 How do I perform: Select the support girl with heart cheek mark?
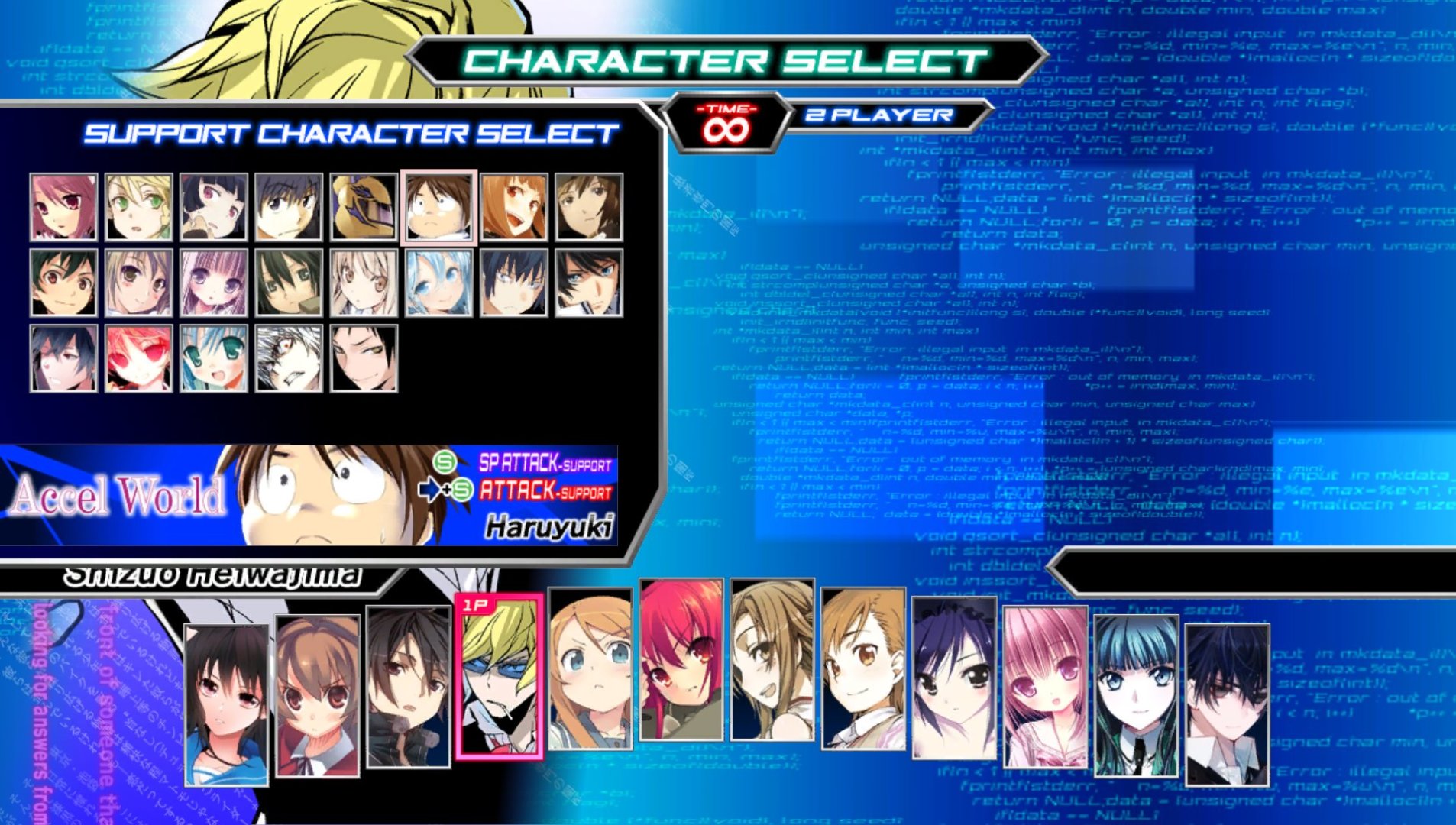(63, 358)
